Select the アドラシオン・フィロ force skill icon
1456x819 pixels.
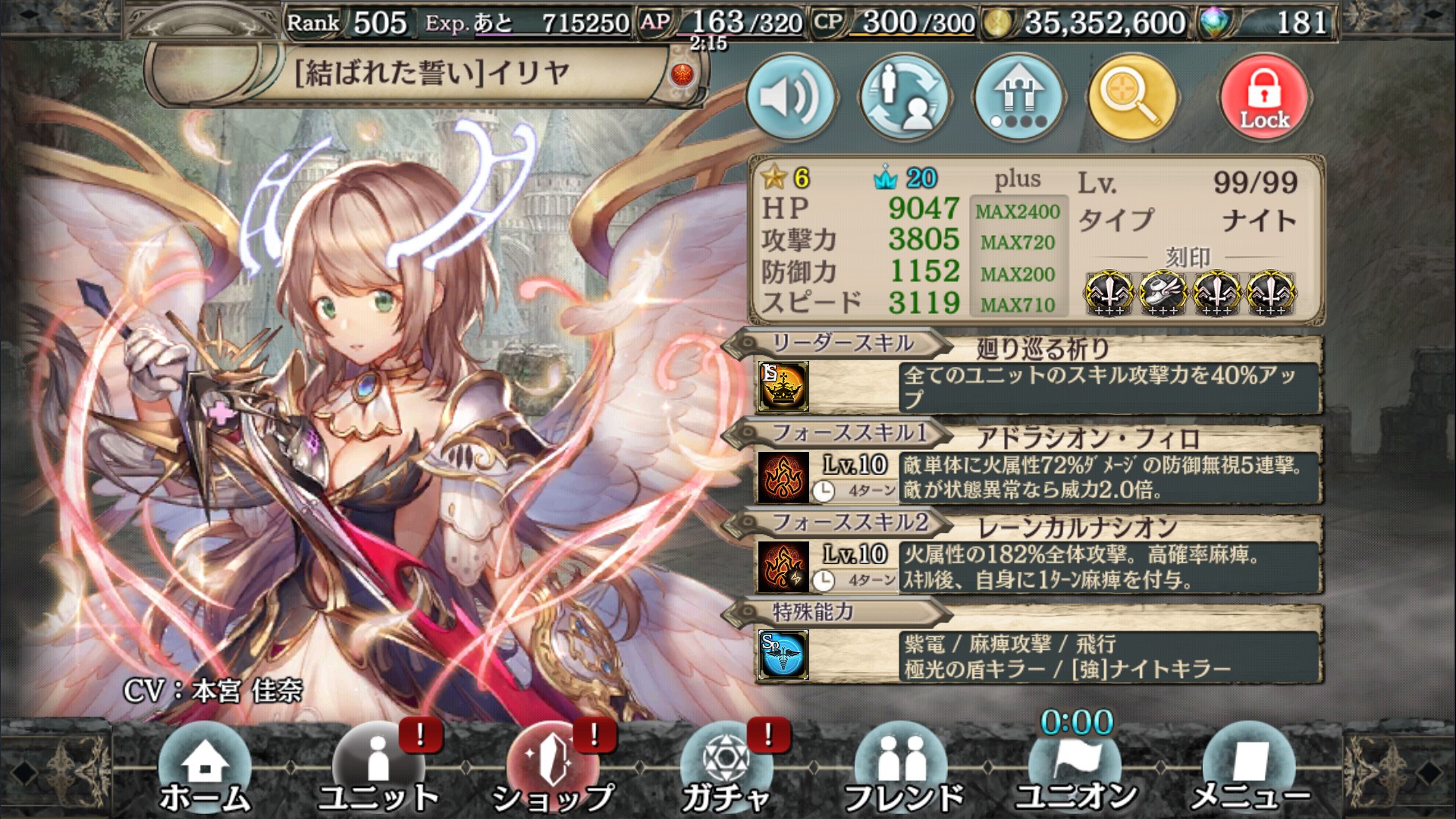785,478
